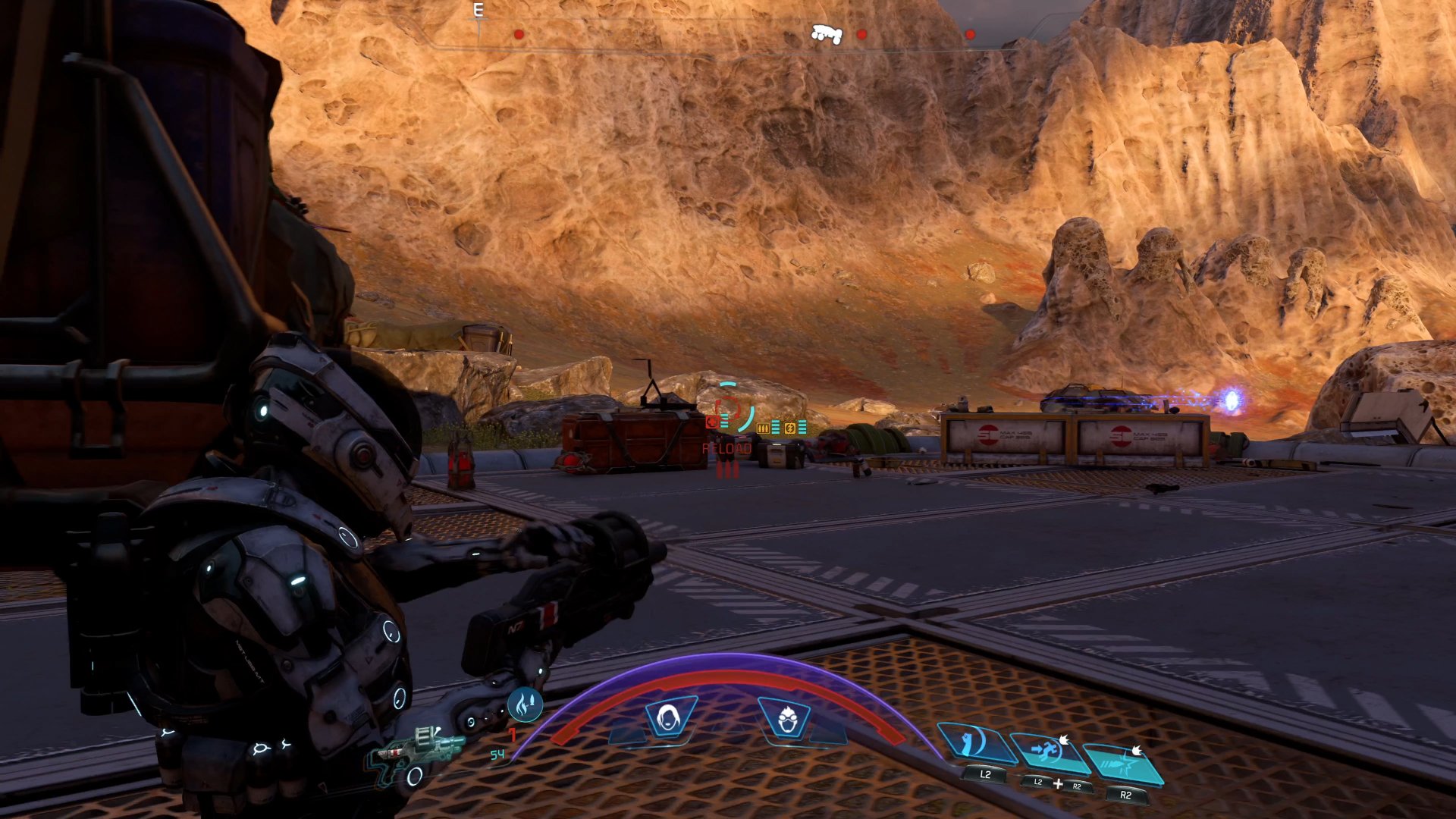Click the cyan shield segments next to the medkit icon
The image size is (1456, 819).
coord(724,421)
